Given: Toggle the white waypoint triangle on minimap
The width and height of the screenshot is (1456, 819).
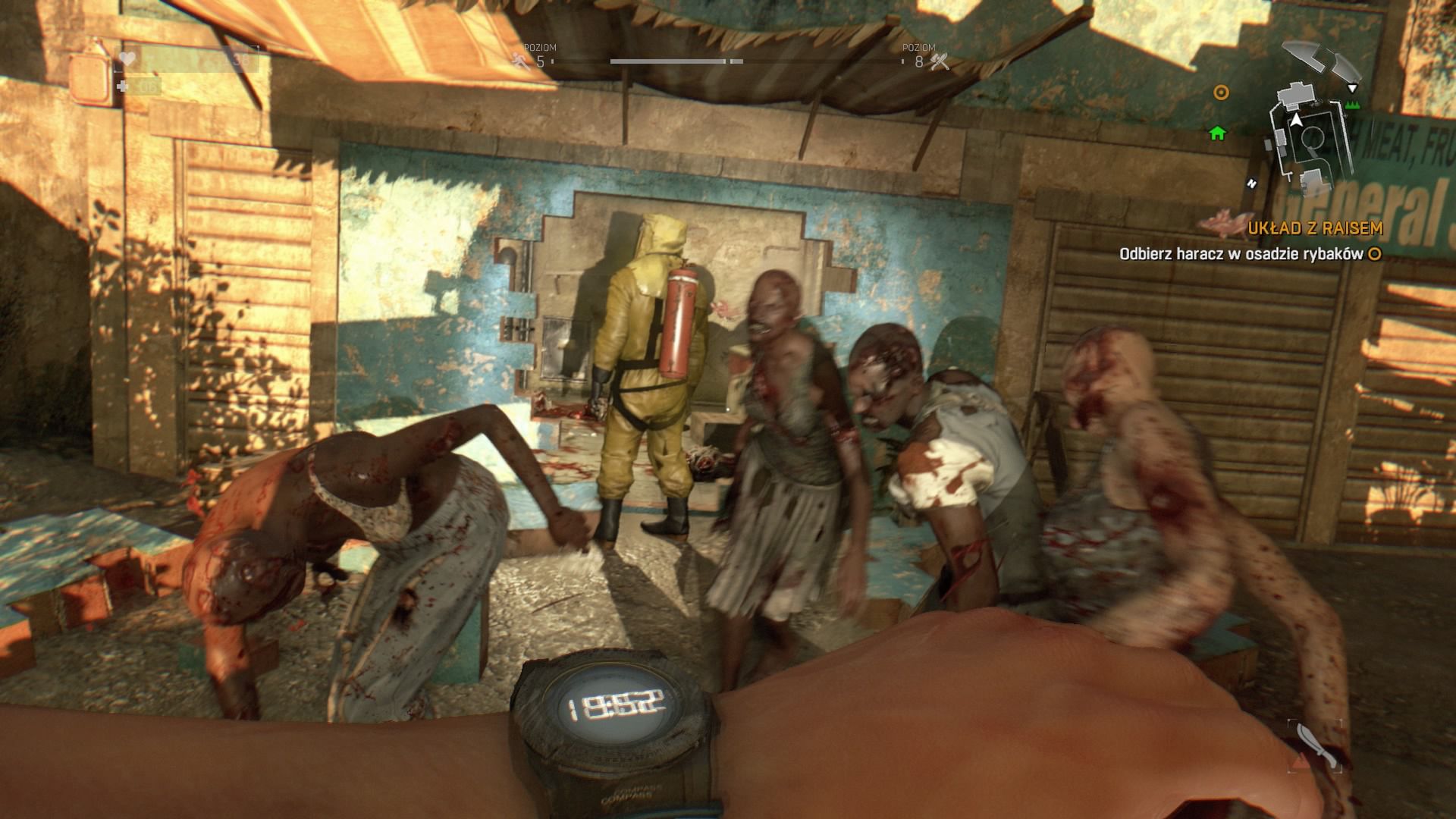Looking at the screenshot, I should [1352, 89].
